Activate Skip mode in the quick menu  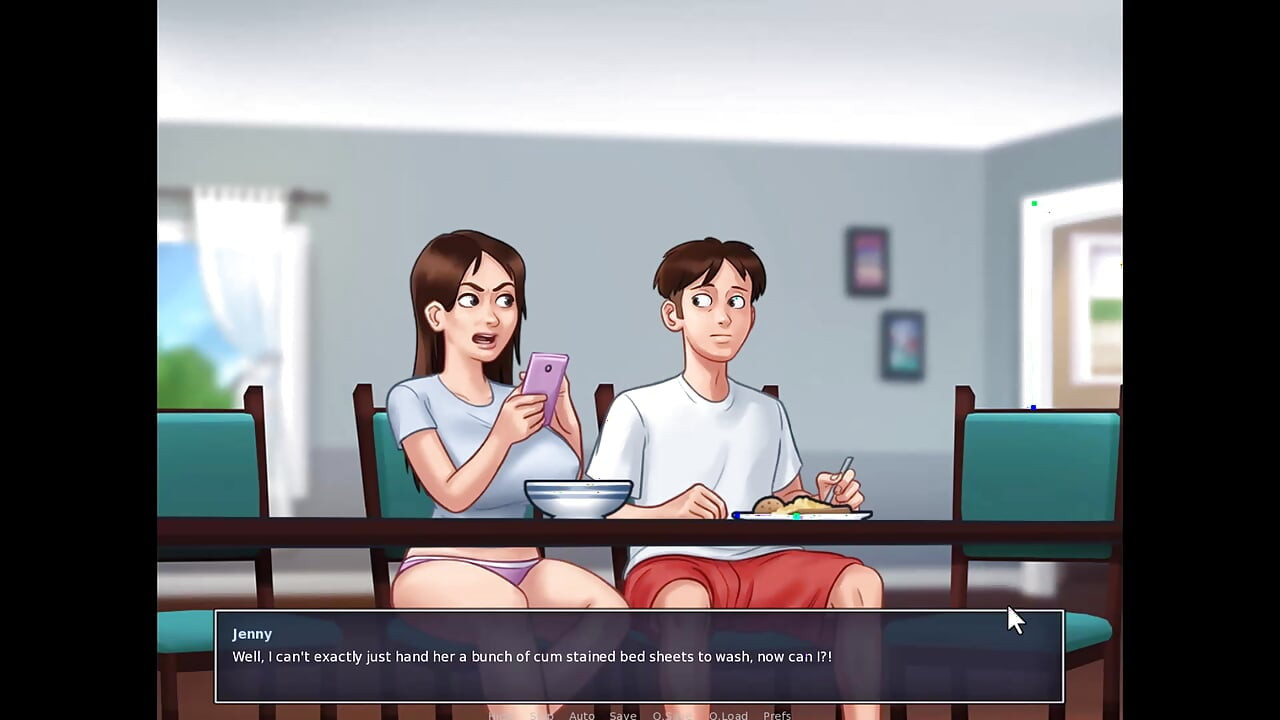pos(541,716)
